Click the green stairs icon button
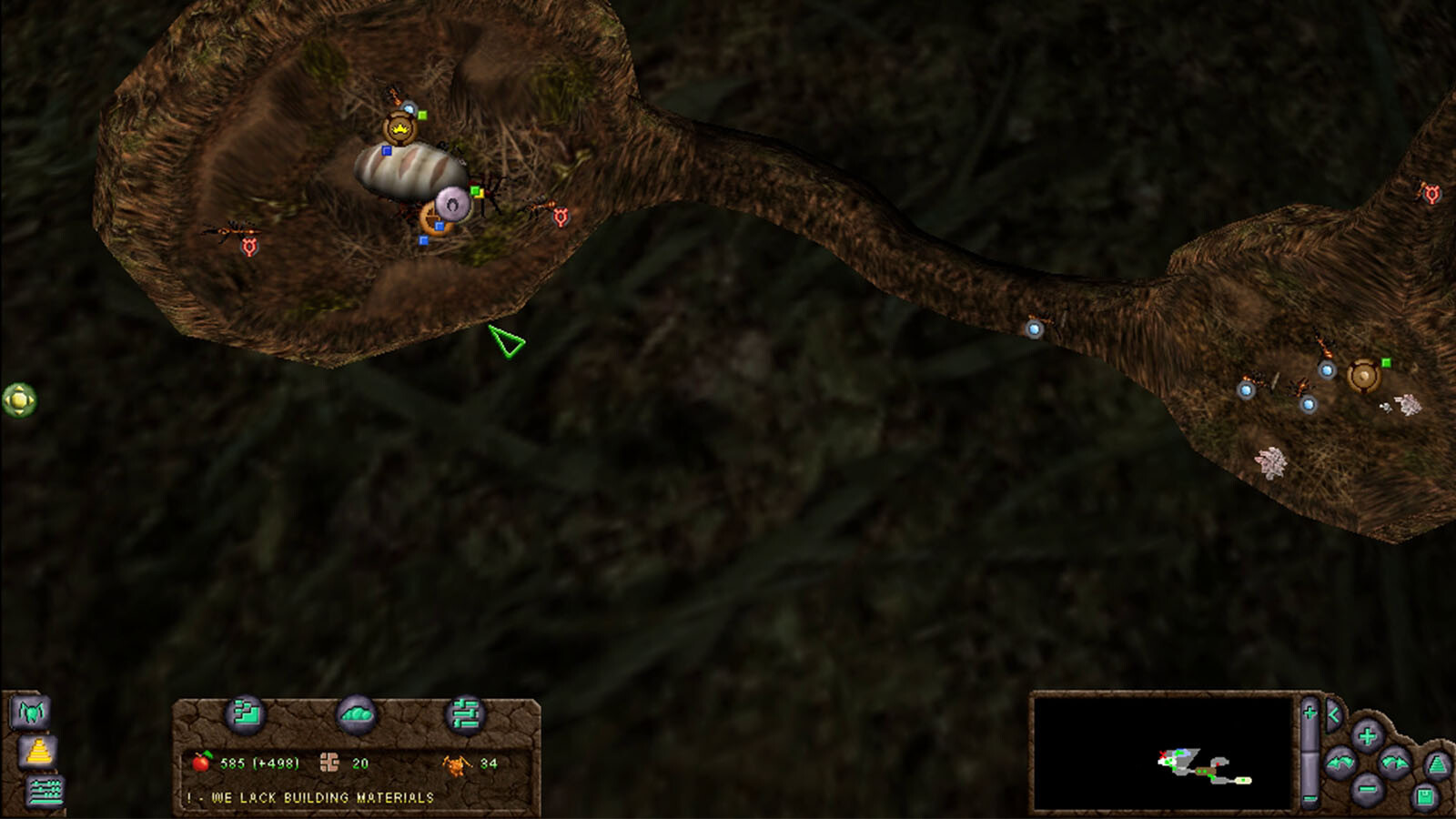The width and height of the screenshot is (1456, 819). click(246, 714)
